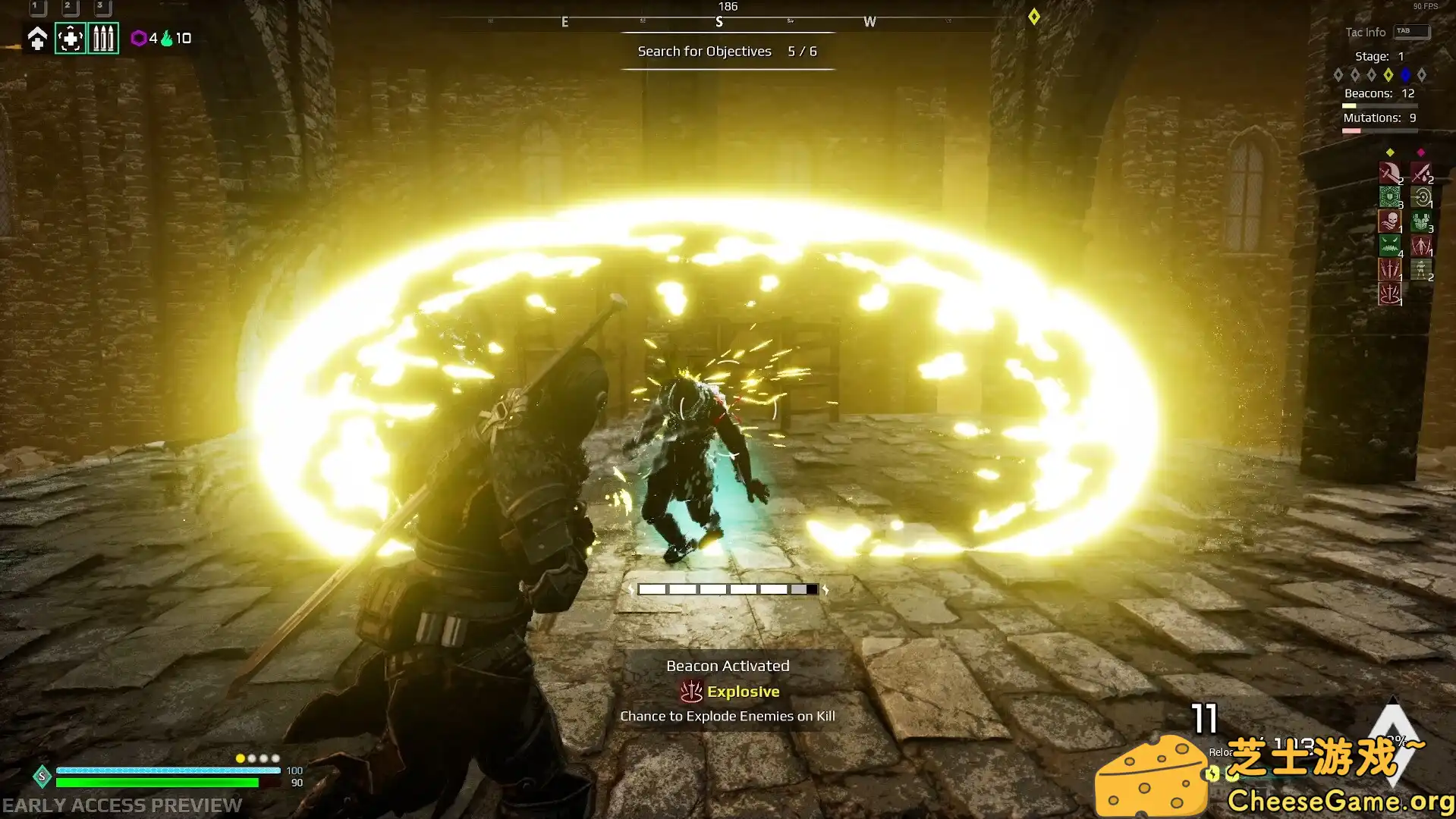Inspect the bleeding sword mutation icon
The image size is (1456, 819).
click(1421, 173)
